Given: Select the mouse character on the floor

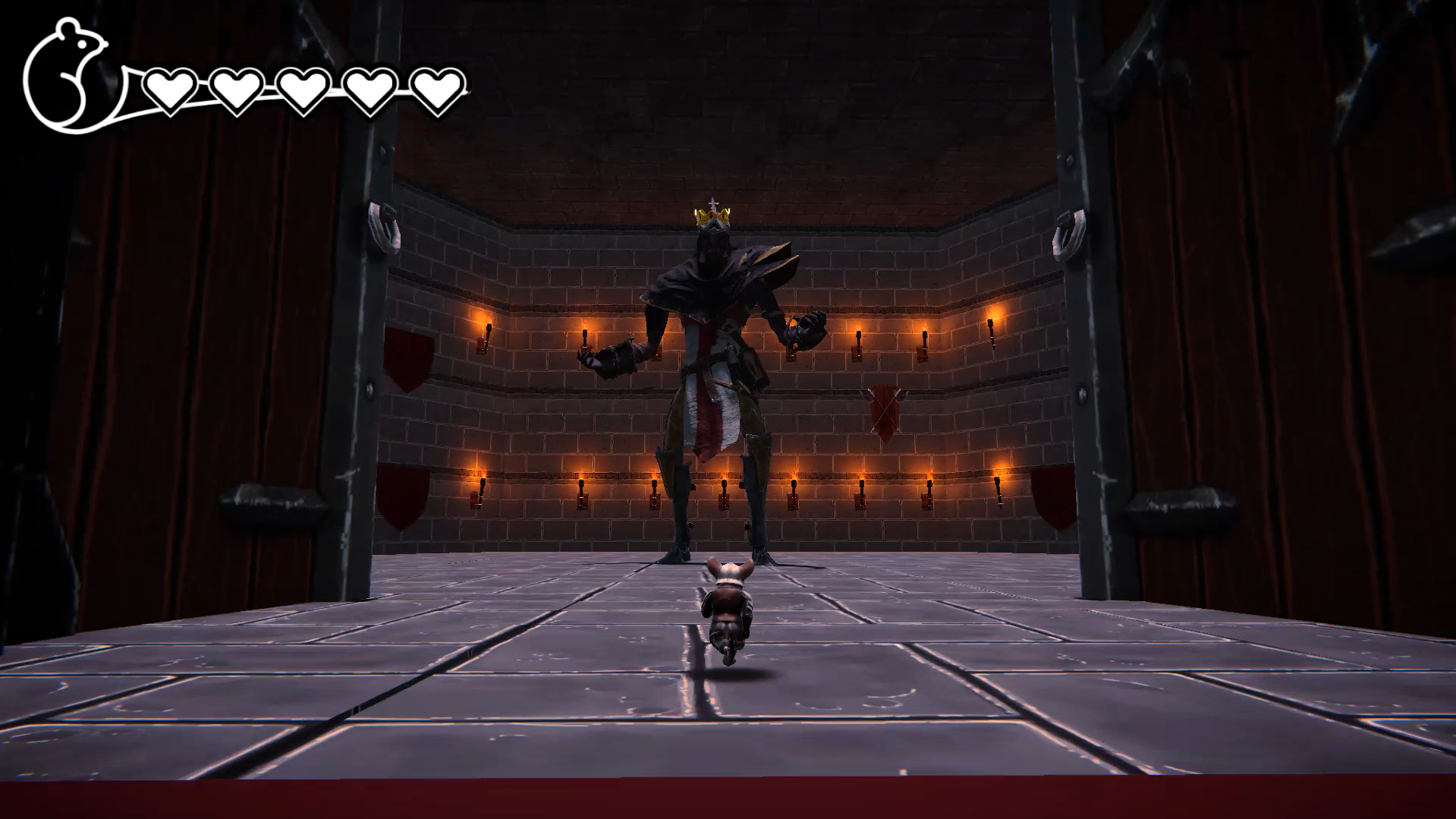Looking at the screenshot, I should [x=727, y=607].
